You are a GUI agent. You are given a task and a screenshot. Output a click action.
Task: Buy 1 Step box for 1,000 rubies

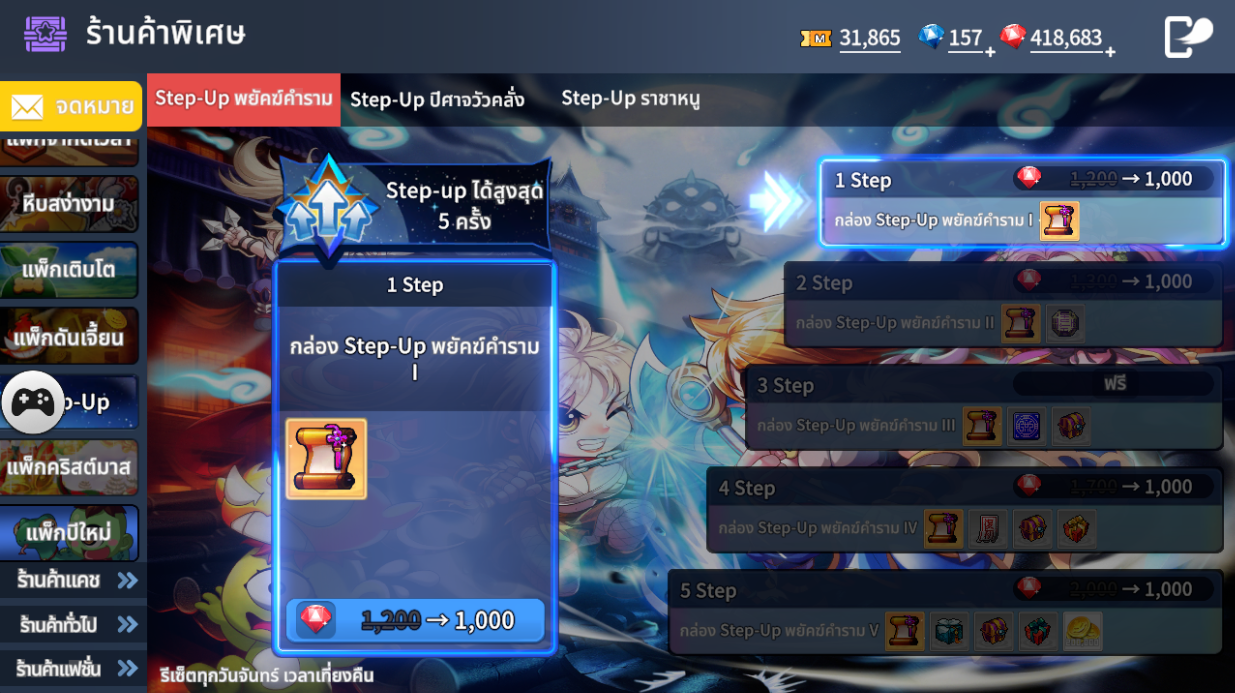pyautogui.click(x=415, y=621)
